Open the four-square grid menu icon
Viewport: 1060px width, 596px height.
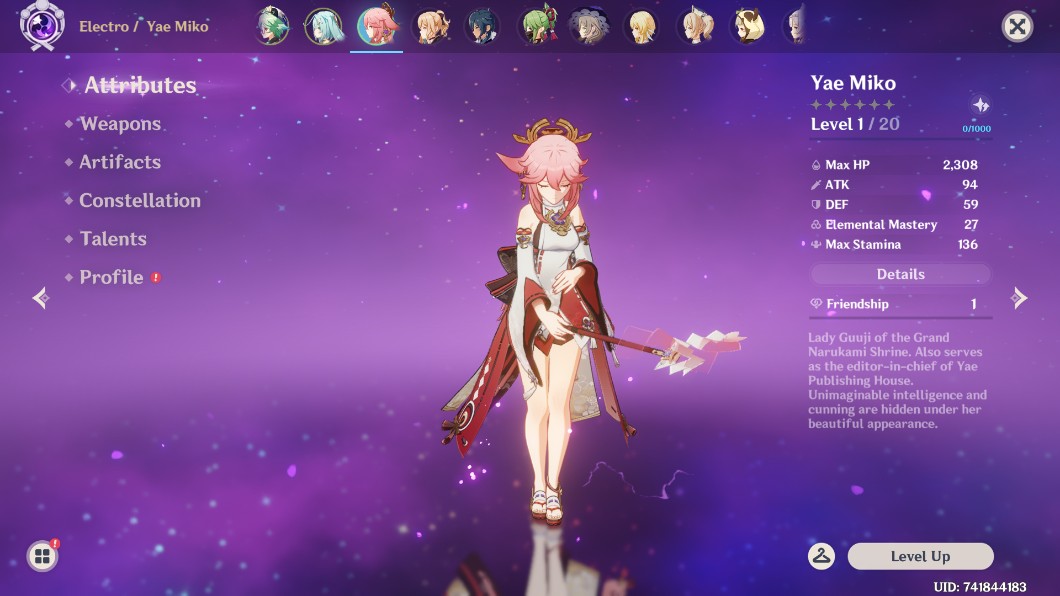42,556
